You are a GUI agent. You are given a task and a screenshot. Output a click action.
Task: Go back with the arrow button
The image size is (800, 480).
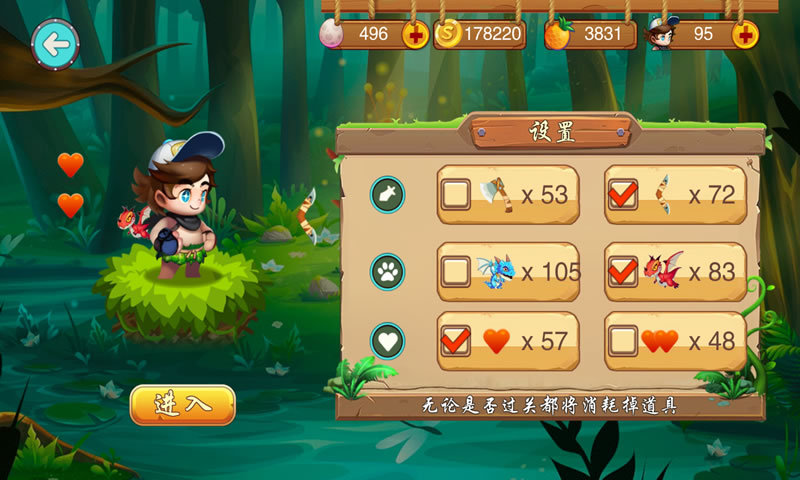pos(56,44)
